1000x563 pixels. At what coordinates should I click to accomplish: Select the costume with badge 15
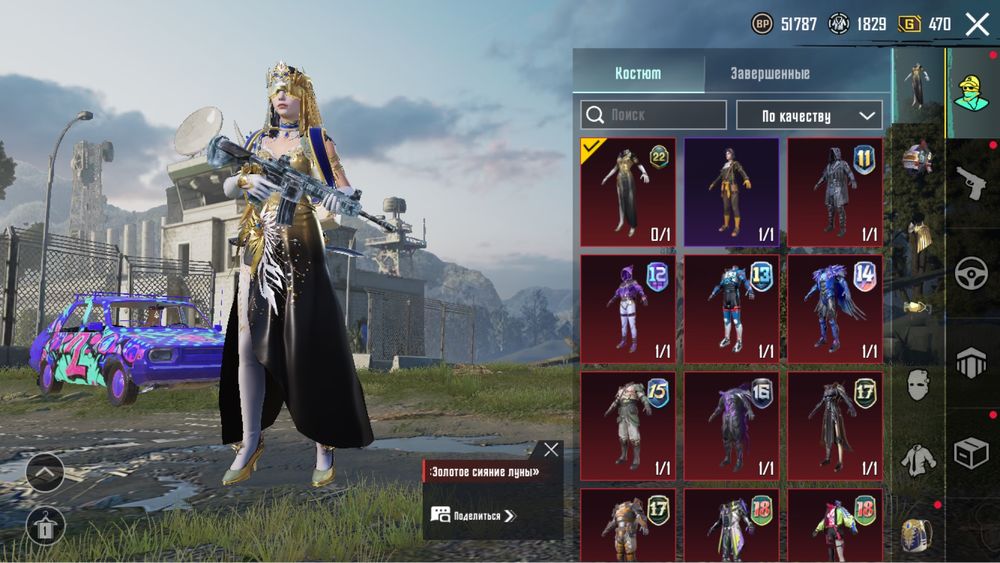click(x=628, y=425)
